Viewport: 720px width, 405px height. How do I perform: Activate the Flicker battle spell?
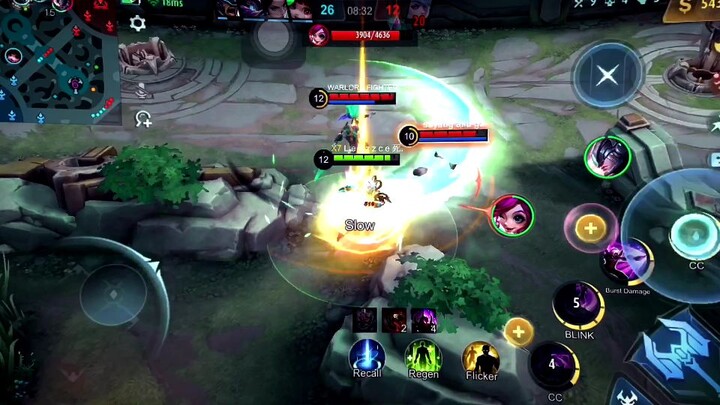pos(481,359)
